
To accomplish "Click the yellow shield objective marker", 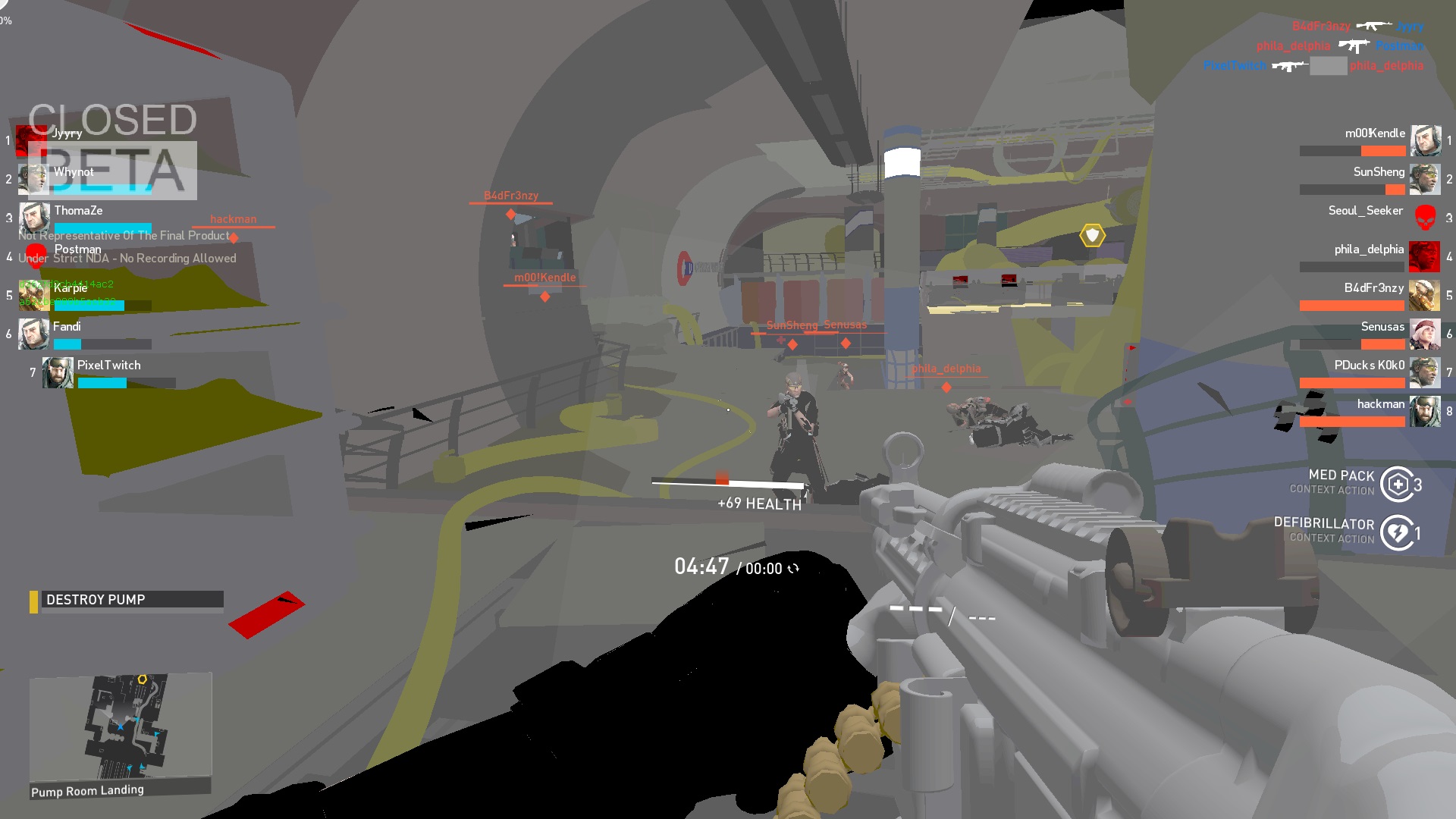I will click(x=1092, y=236).
